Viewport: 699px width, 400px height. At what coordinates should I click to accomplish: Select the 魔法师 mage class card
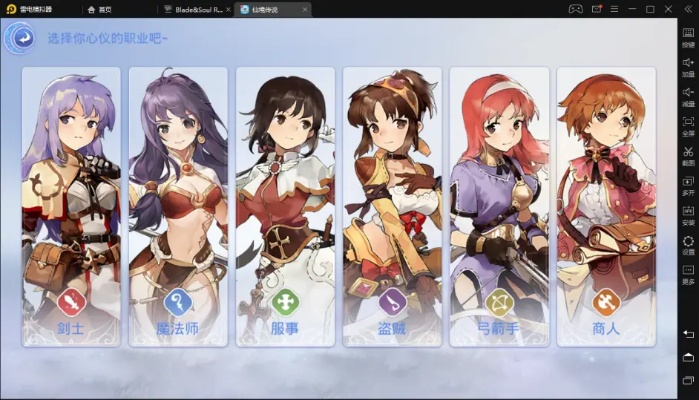(178, 205)
